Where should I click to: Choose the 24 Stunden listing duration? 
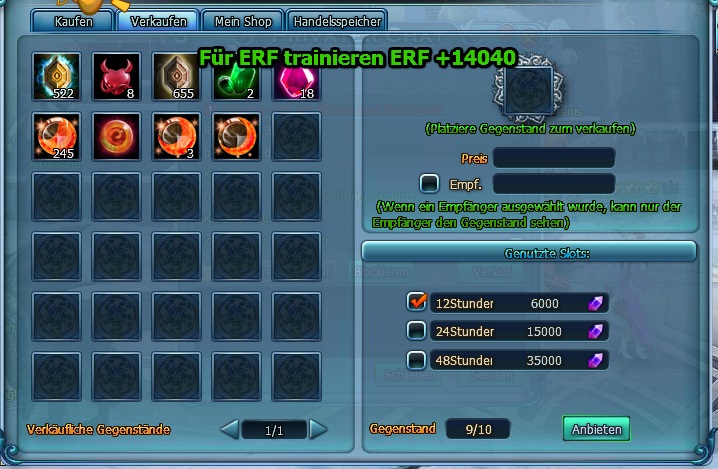(x=417, y=331)
